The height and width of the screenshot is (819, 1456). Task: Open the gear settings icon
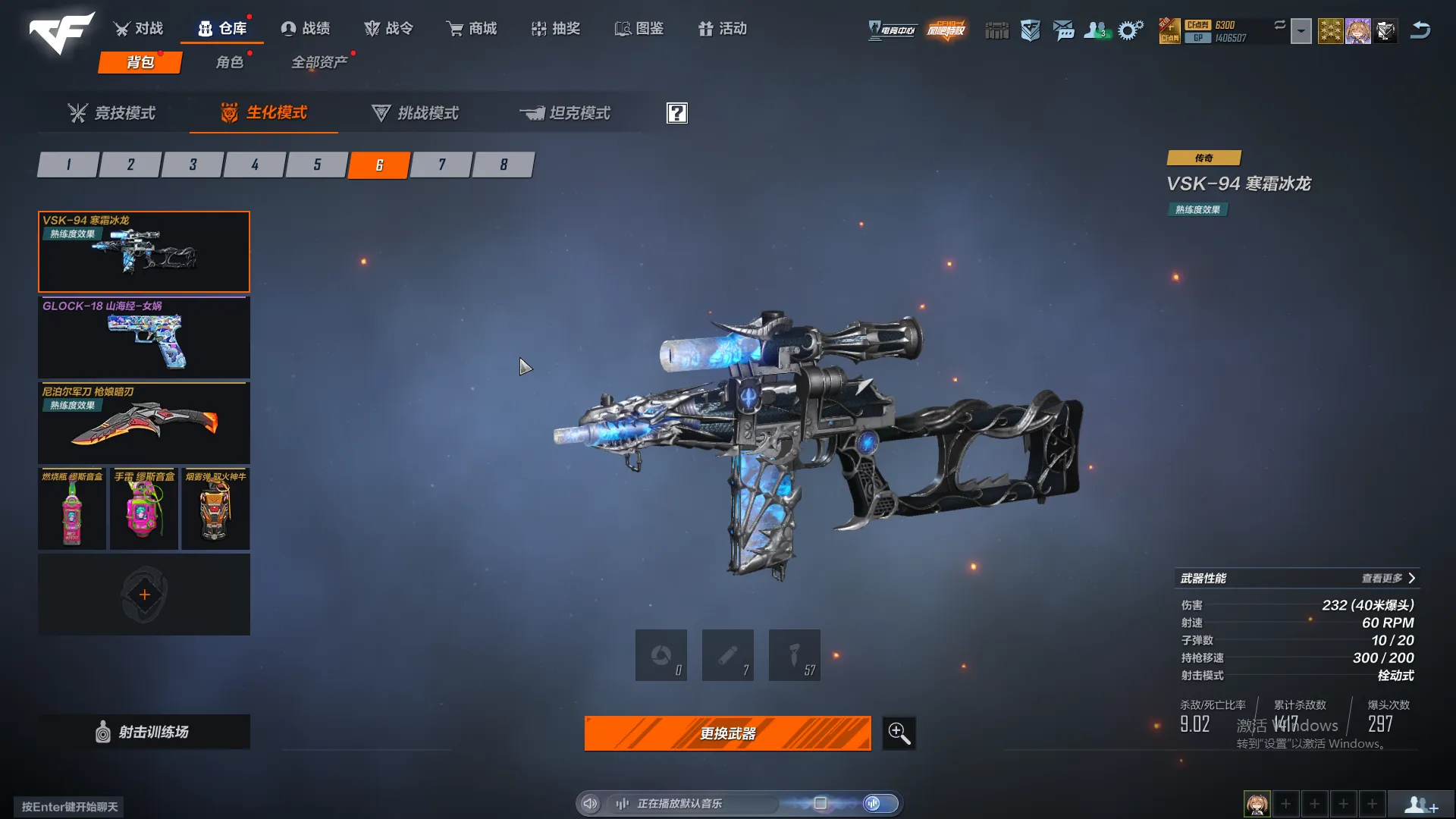1130,30
